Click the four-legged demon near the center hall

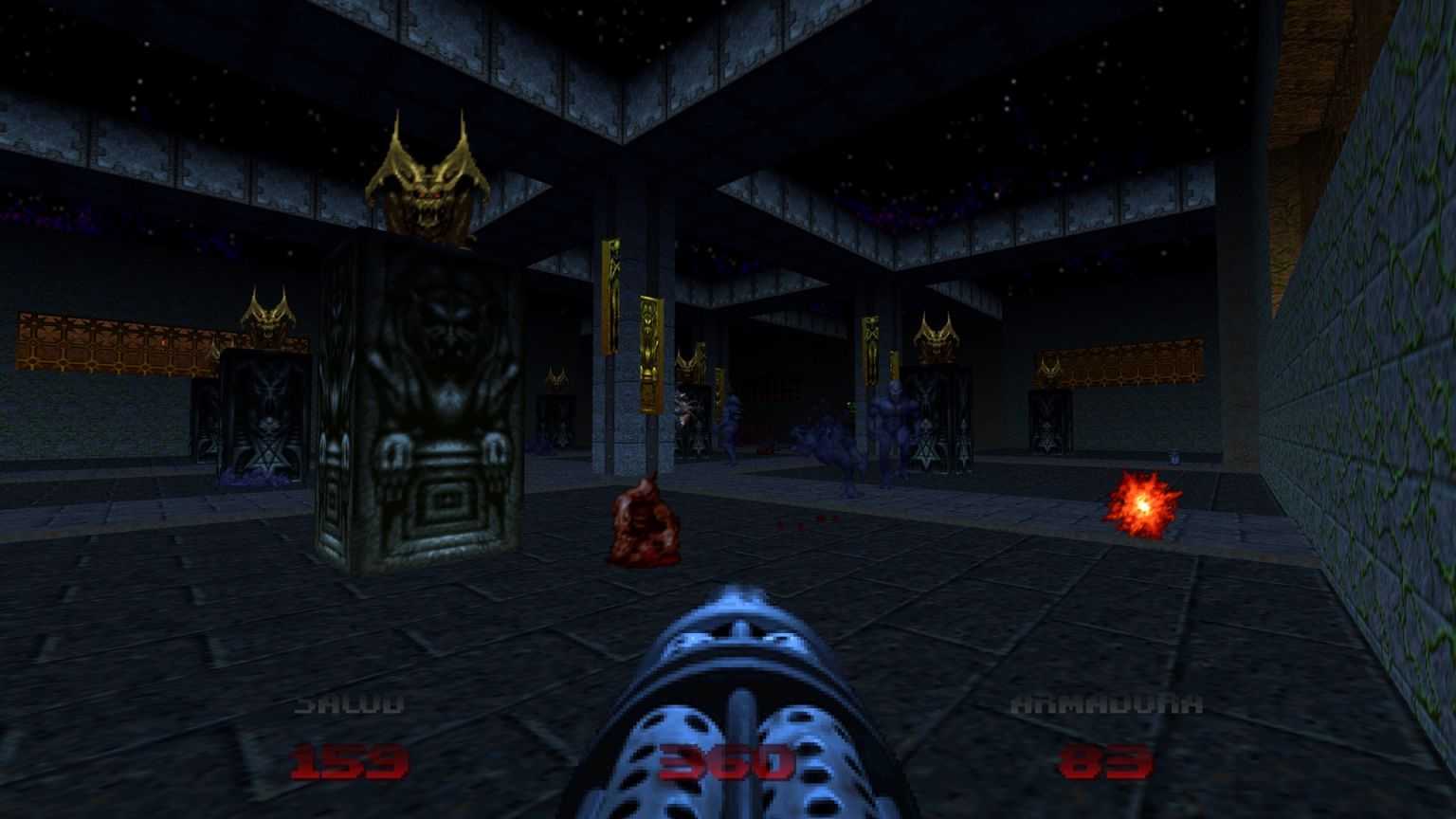pos(829,446)
